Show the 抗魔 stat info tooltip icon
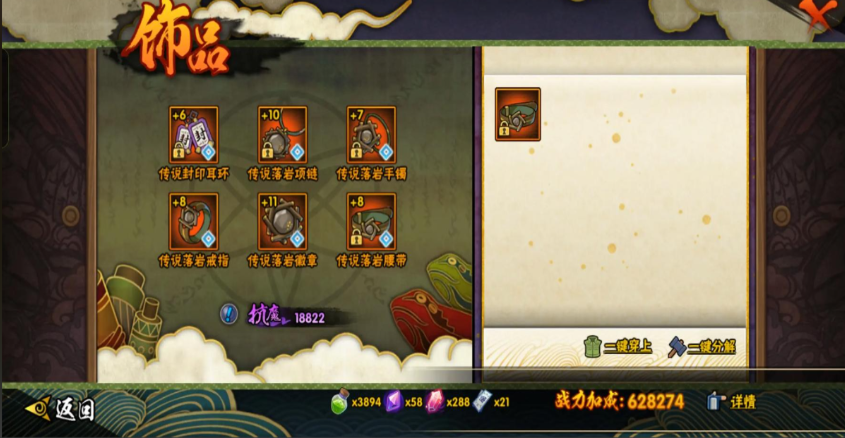 click(229, 314)
